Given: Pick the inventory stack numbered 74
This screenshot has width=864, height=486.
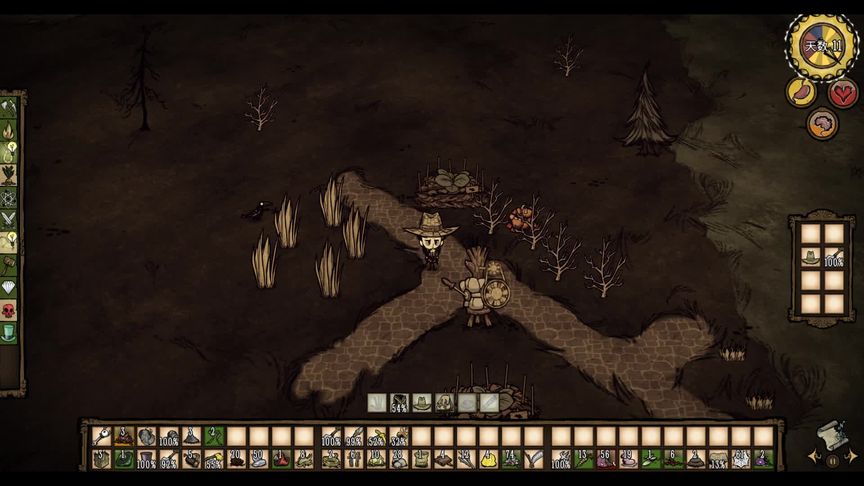Looking at the screenshot, I should tap(511, 459).
